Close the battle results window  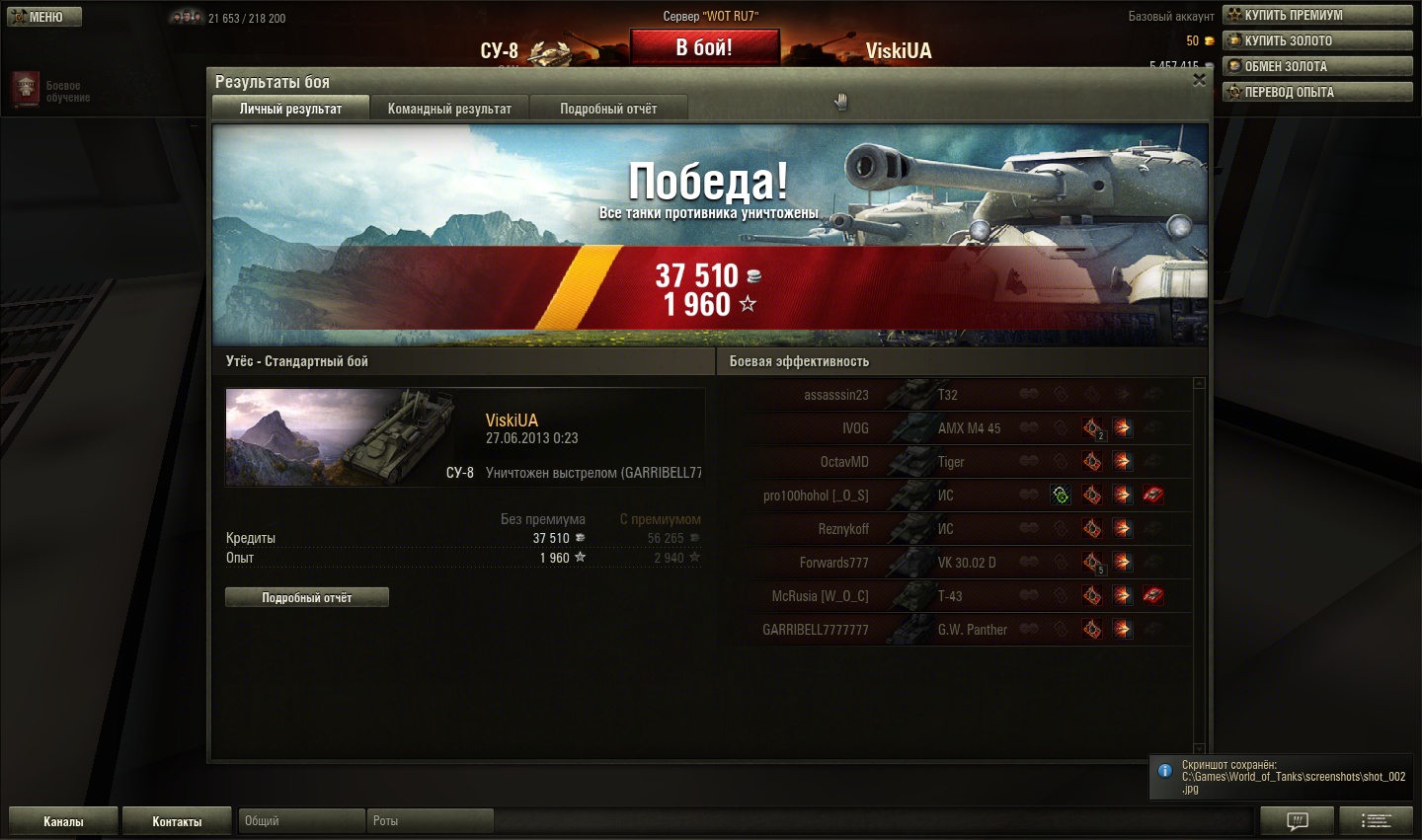click(1199, 80)
